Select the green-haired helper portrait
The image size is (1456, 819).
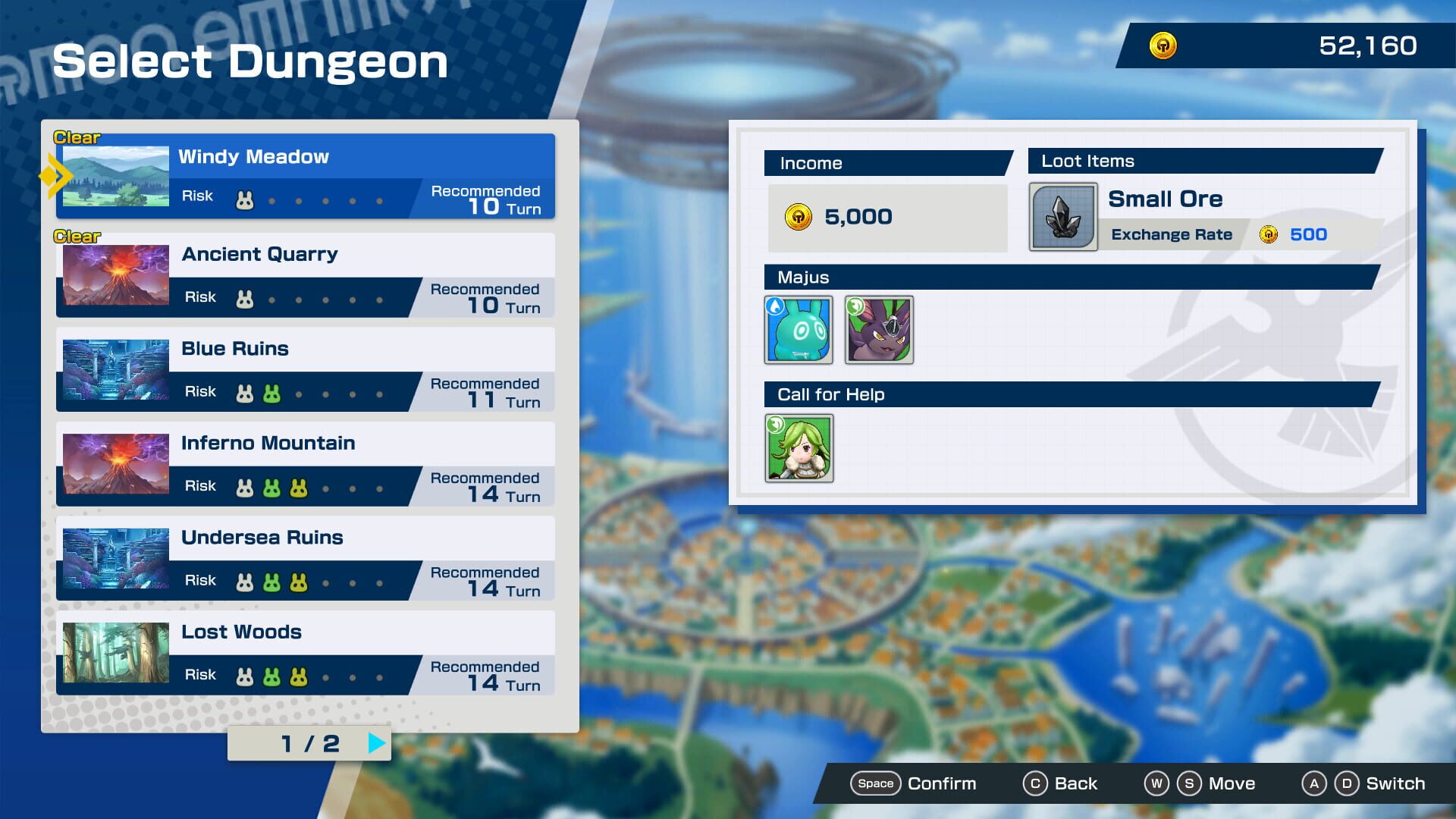799,448
